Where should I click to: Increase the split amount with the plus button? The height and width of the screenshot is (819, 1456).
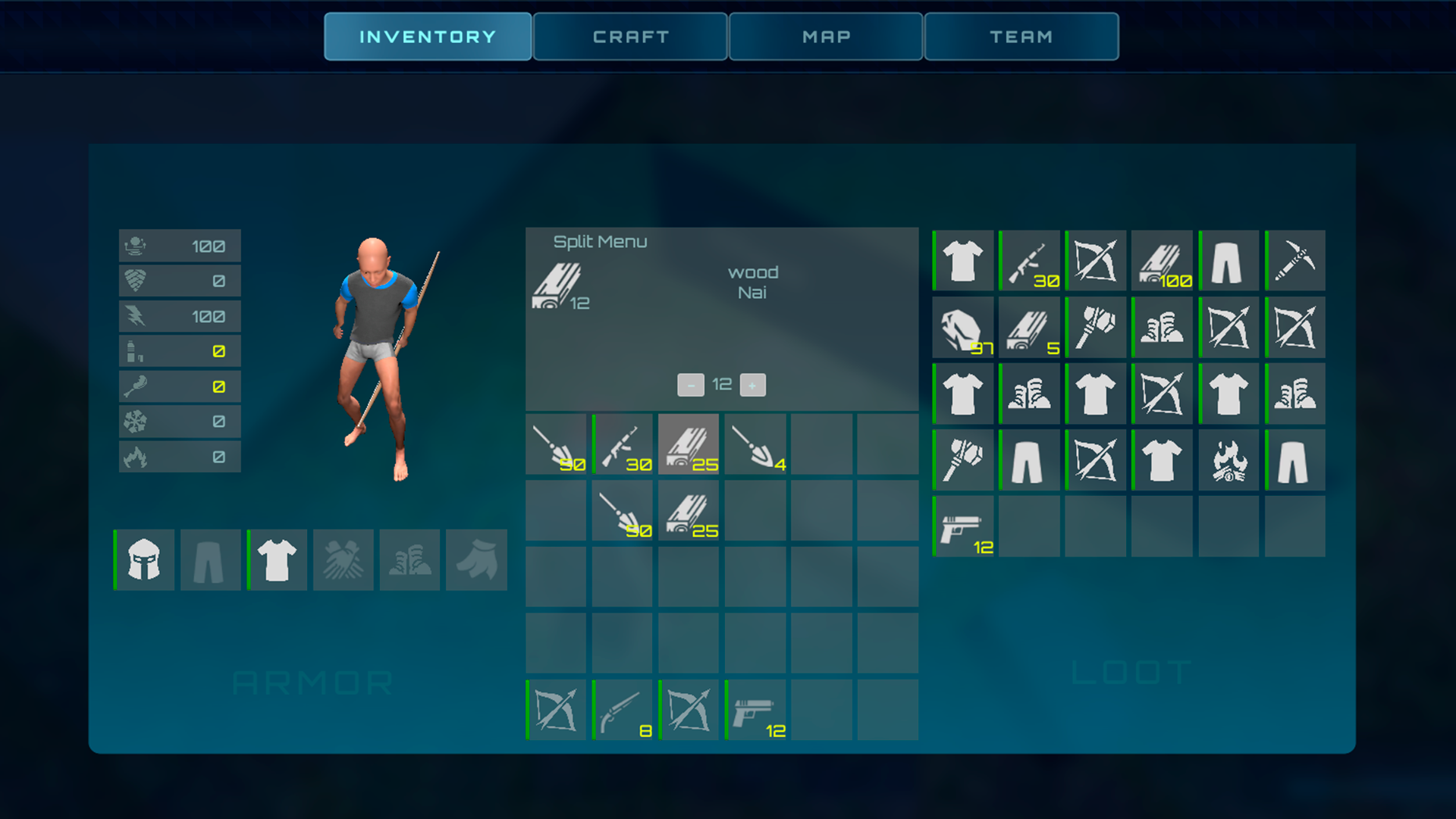[x=752, y=384]
